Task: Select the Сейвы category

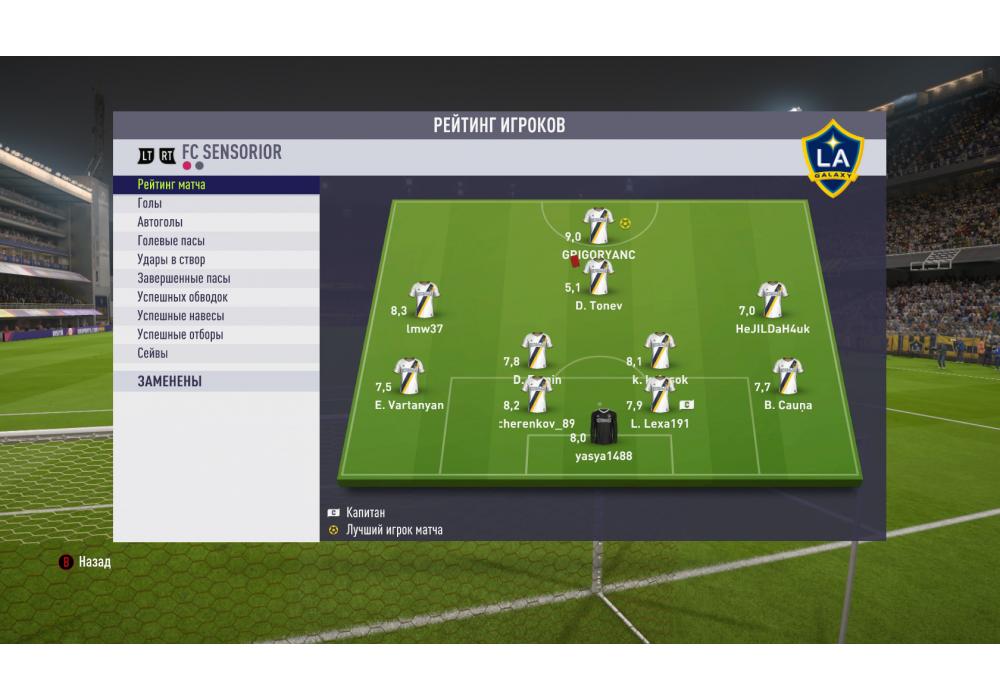Action: coord(153,354)
